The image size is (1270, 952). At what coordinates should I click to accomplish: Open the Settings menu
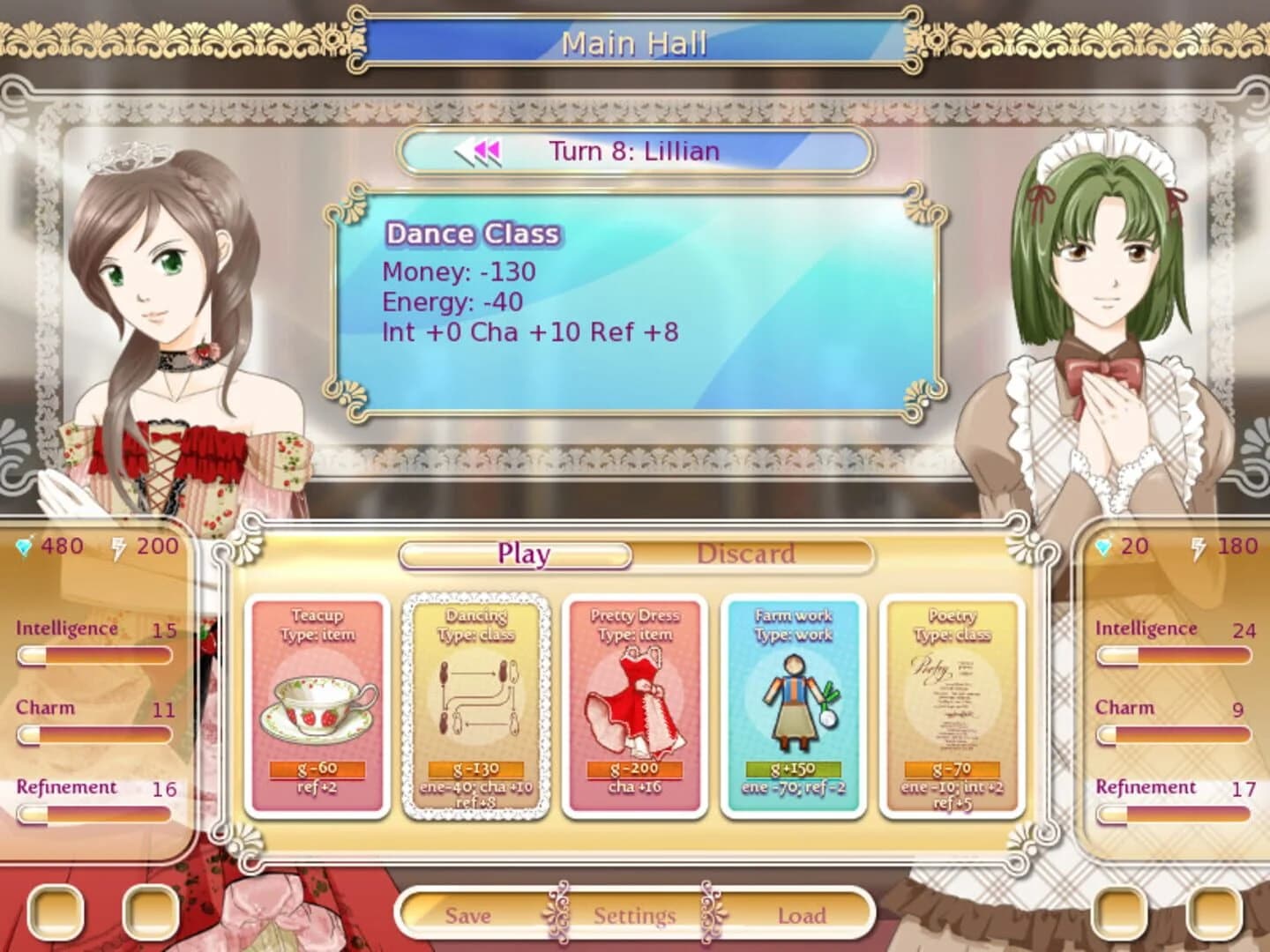634,916
